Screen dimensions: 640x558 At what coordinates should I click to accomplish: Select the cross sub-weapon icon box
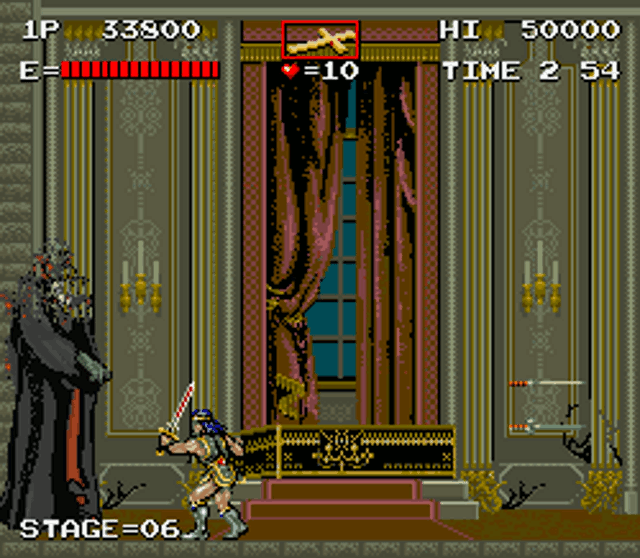320,40
